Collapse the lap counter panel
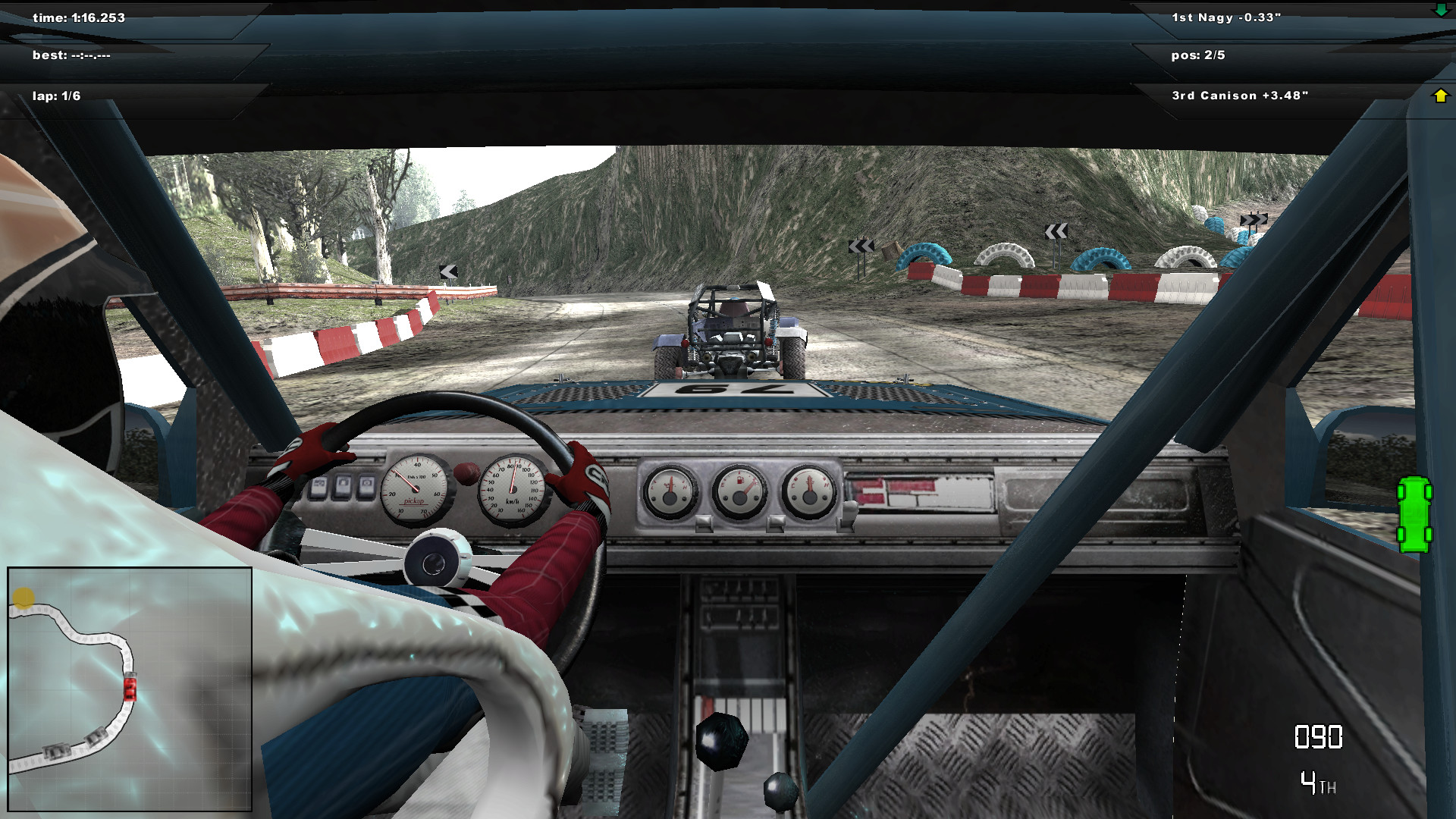This screenshot has width=1456, height=819. [57, 96]
